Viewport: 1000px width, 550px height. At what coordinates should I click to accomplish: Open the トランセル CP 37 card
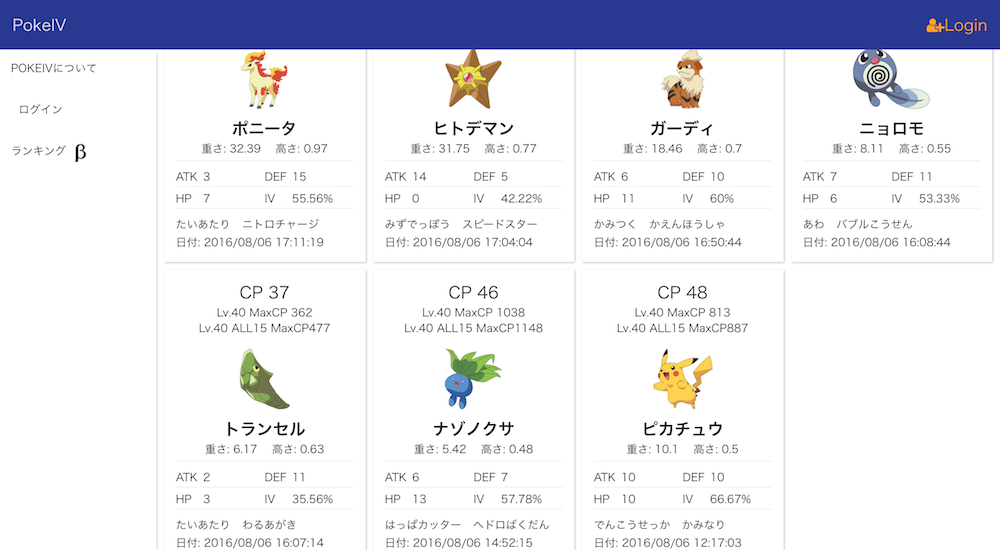point(264,410)
